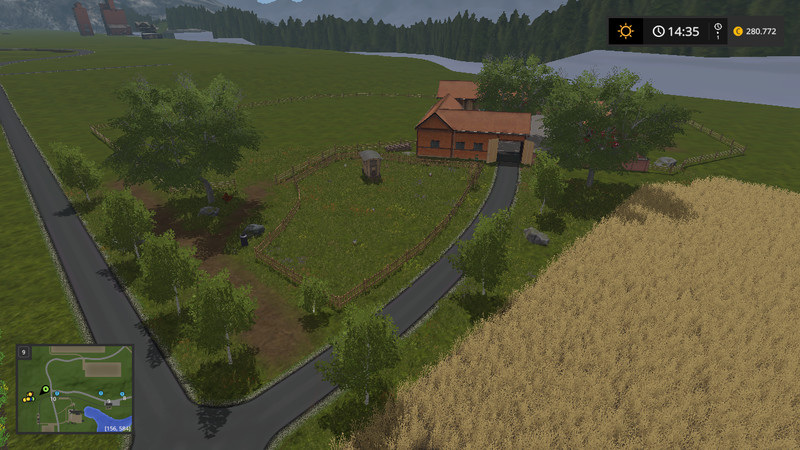
Task: Select the time scale speed indicator
Action: click(718, 32)
